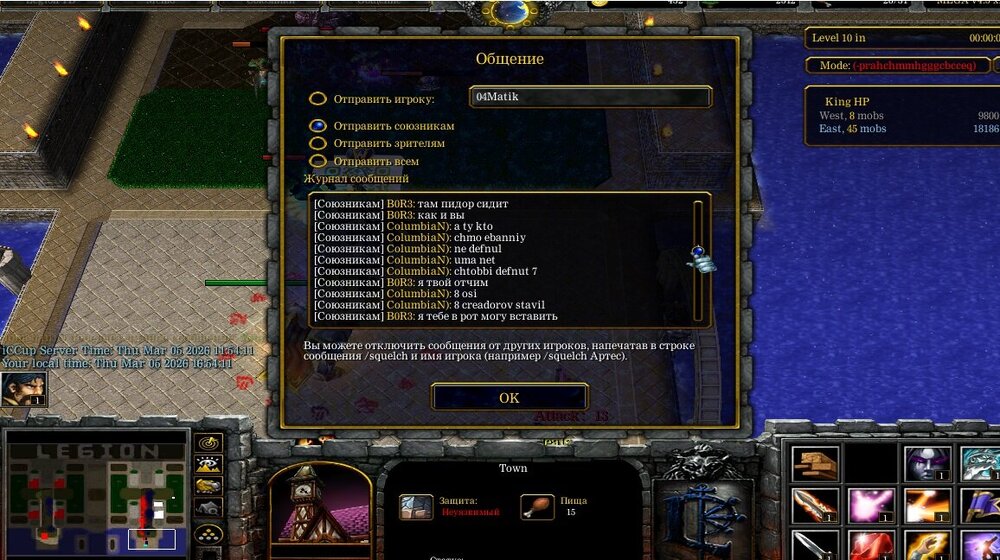Screen dimensions: 1000x560
Task: Activate the minimap signal ping button
Action: click(208, 442)
